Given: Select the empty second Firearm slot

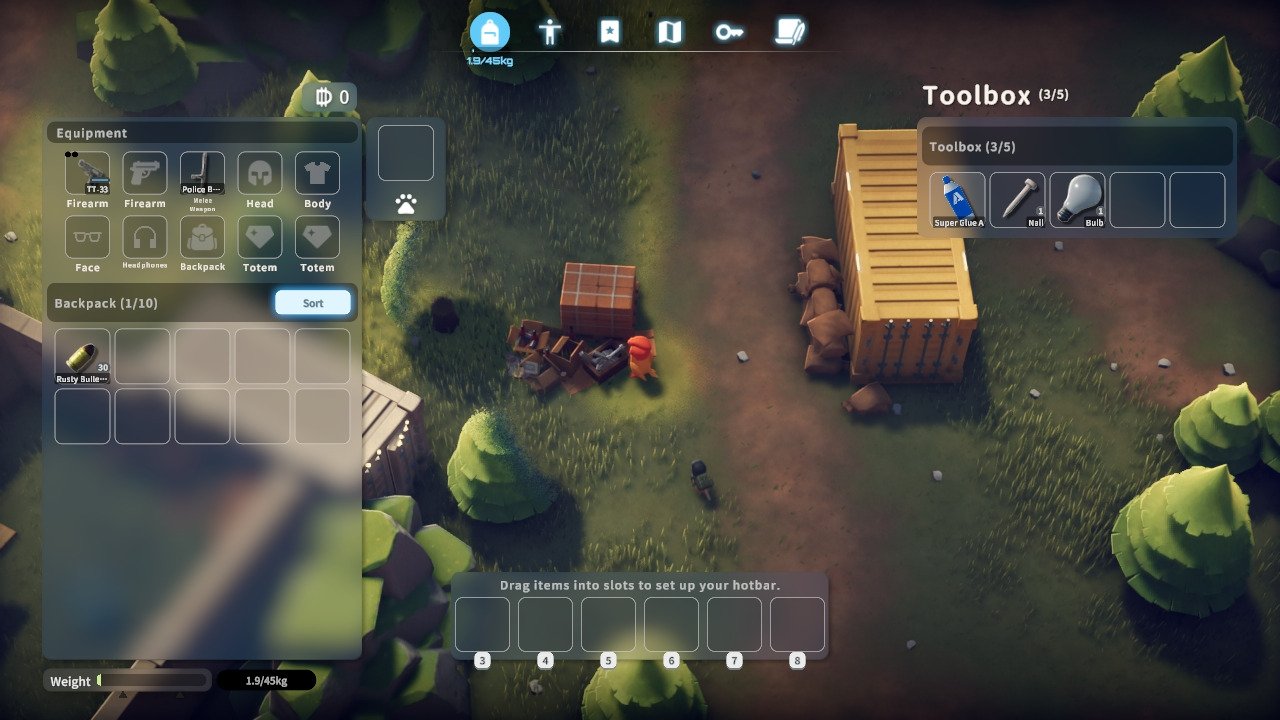Looking at the screenshot, I should [x=145, y=174].
